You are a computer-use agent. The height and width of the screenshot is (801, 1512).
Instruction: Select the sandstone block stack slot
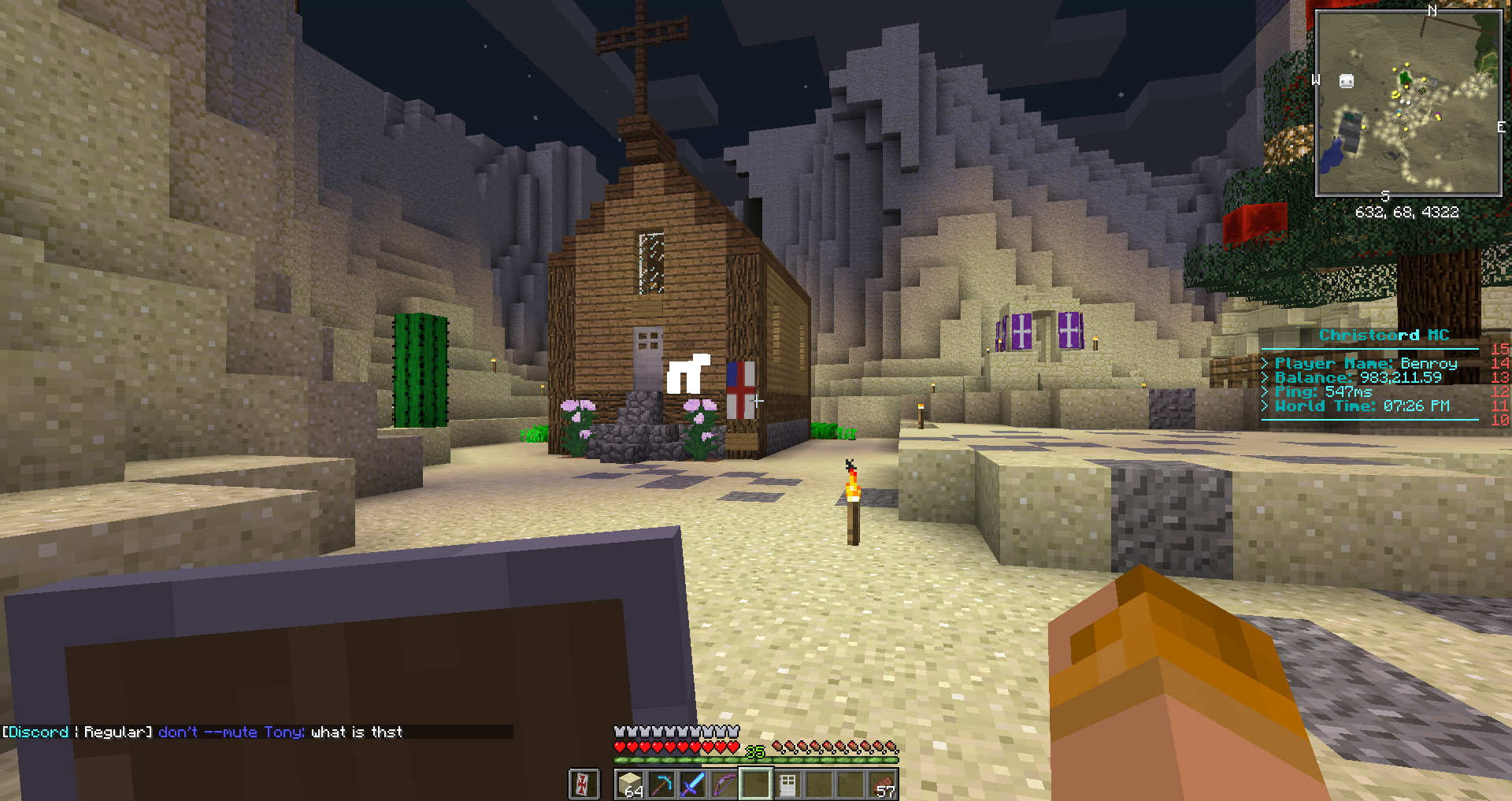coord(631,784)
